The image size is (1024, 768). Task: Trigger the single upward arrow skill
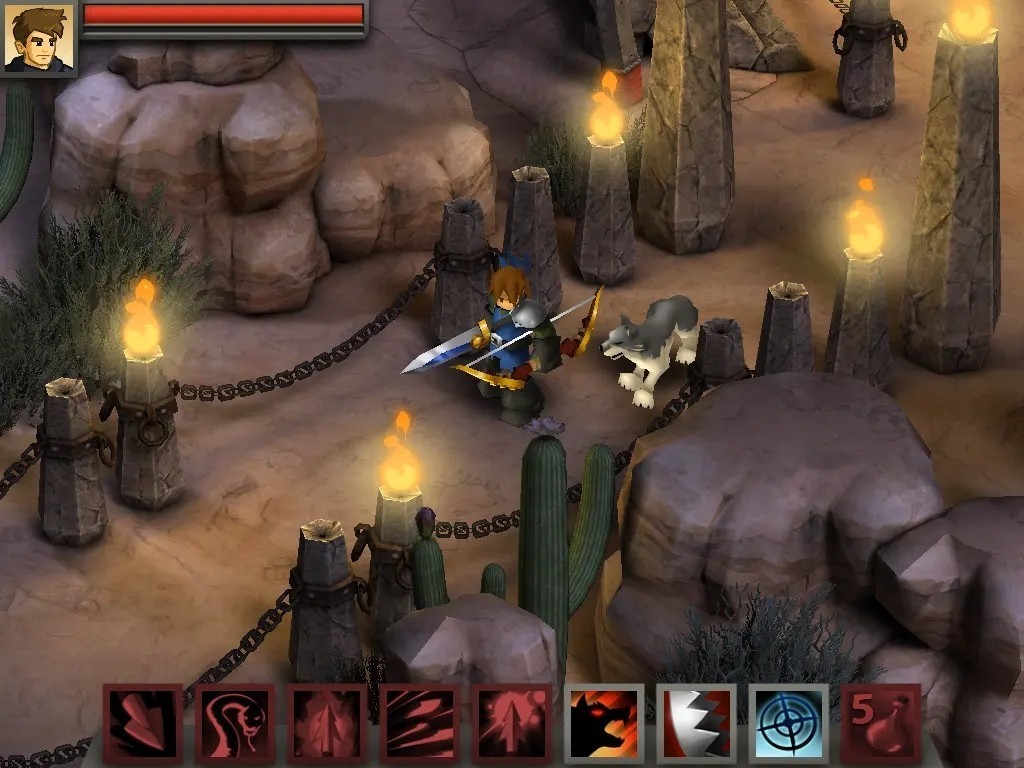coord(327,723)
